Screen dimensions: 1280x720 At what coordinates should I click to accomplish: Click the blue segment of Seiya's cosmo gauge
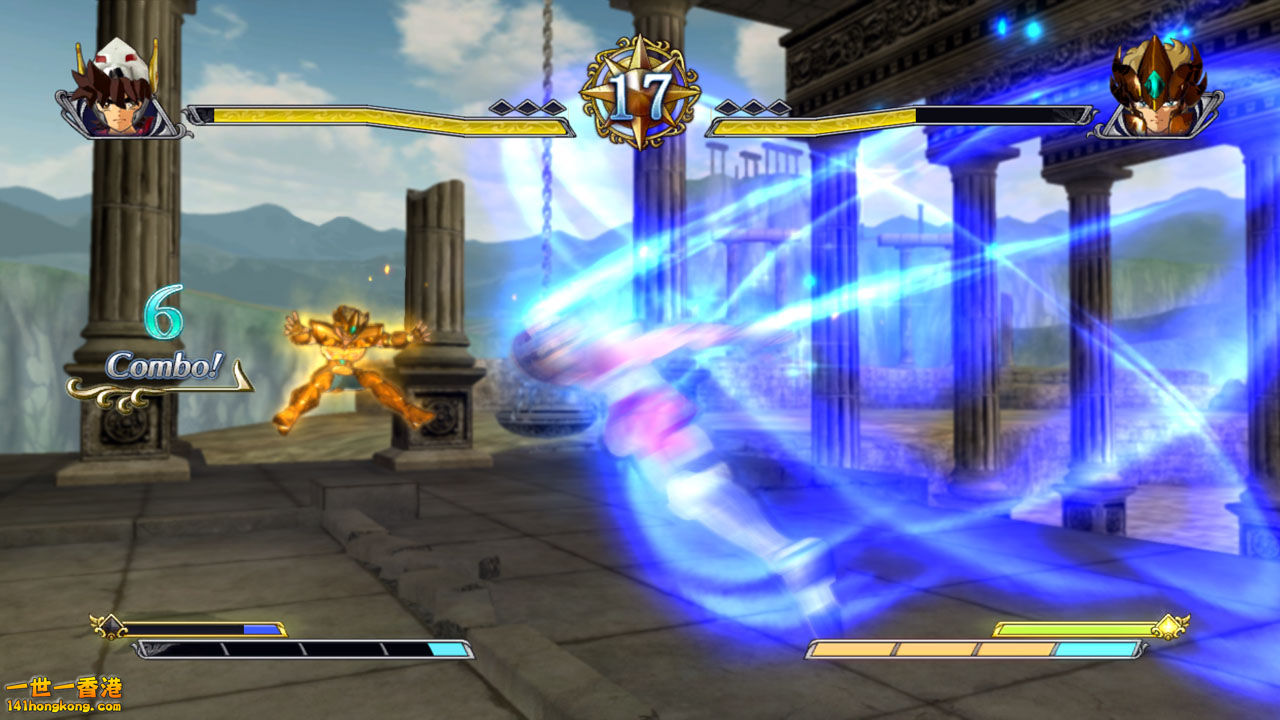(x=259, y=629)
